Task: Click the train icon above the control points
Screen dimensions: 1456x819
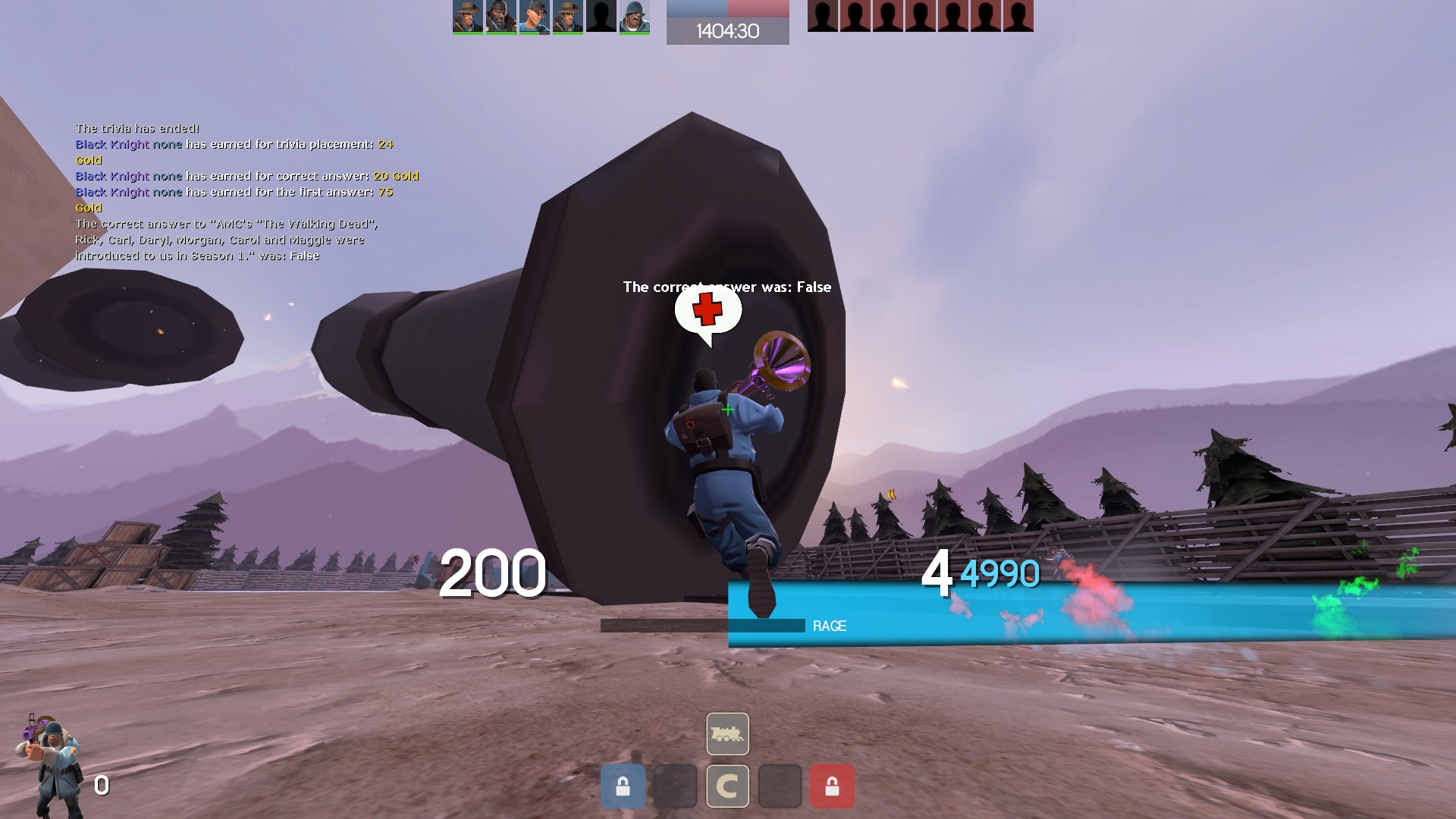Action: (x=727, y=733)
